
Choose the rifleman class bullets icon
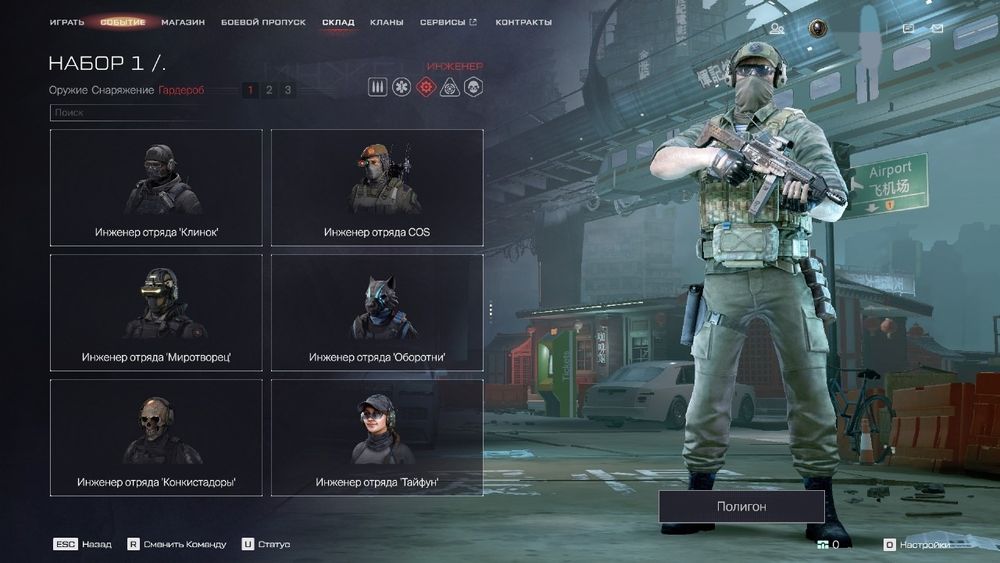378,88
